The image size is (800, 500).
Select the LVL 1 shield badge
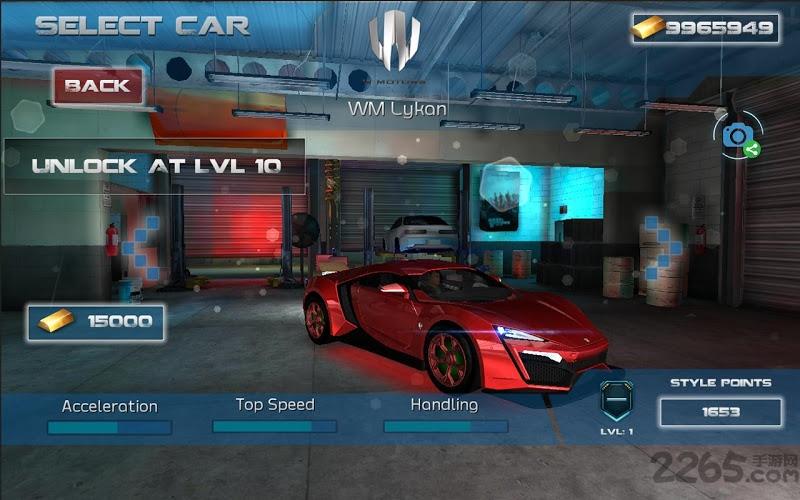coord(616,401)
